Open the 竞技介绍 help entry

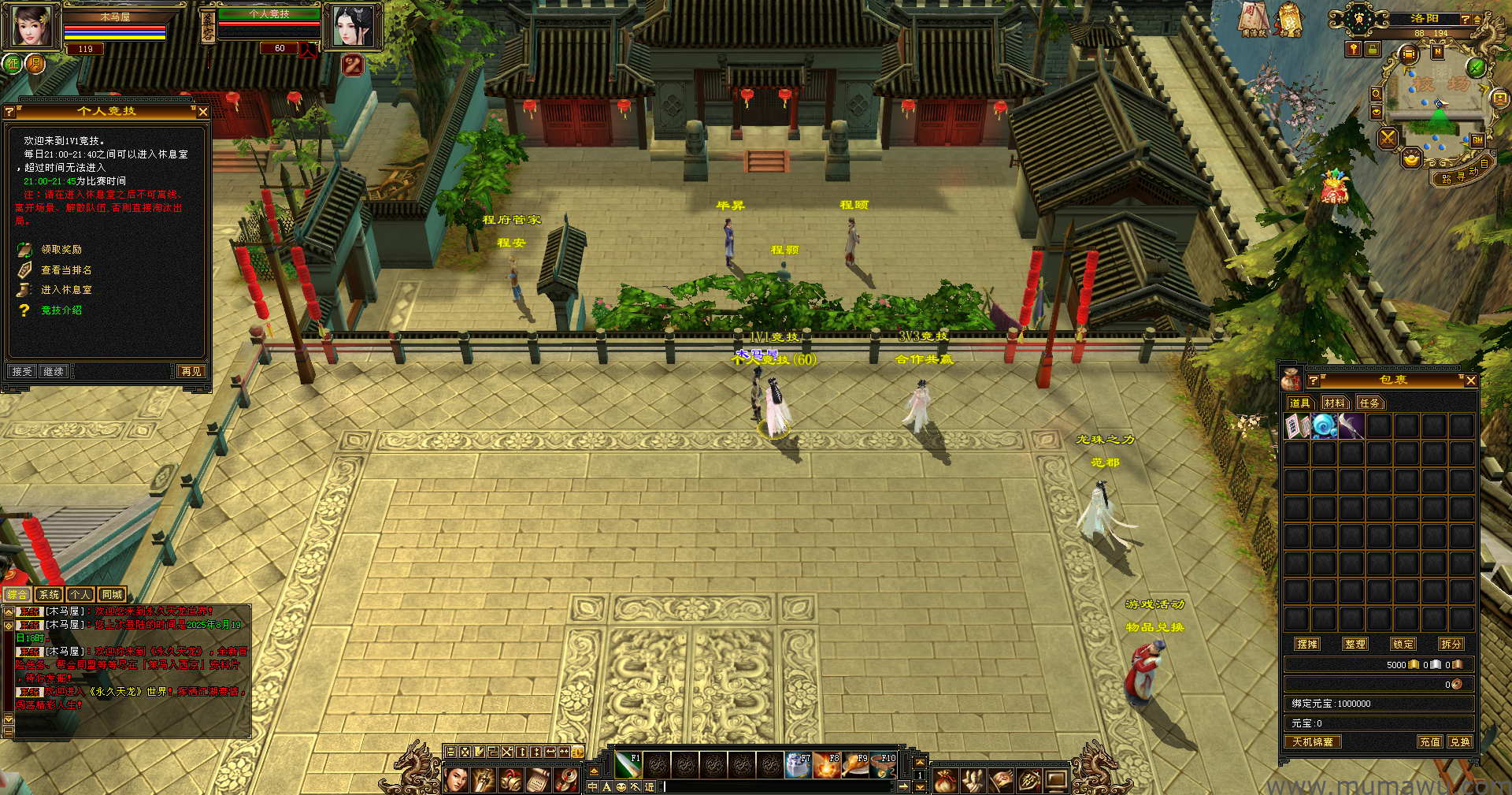61,310
